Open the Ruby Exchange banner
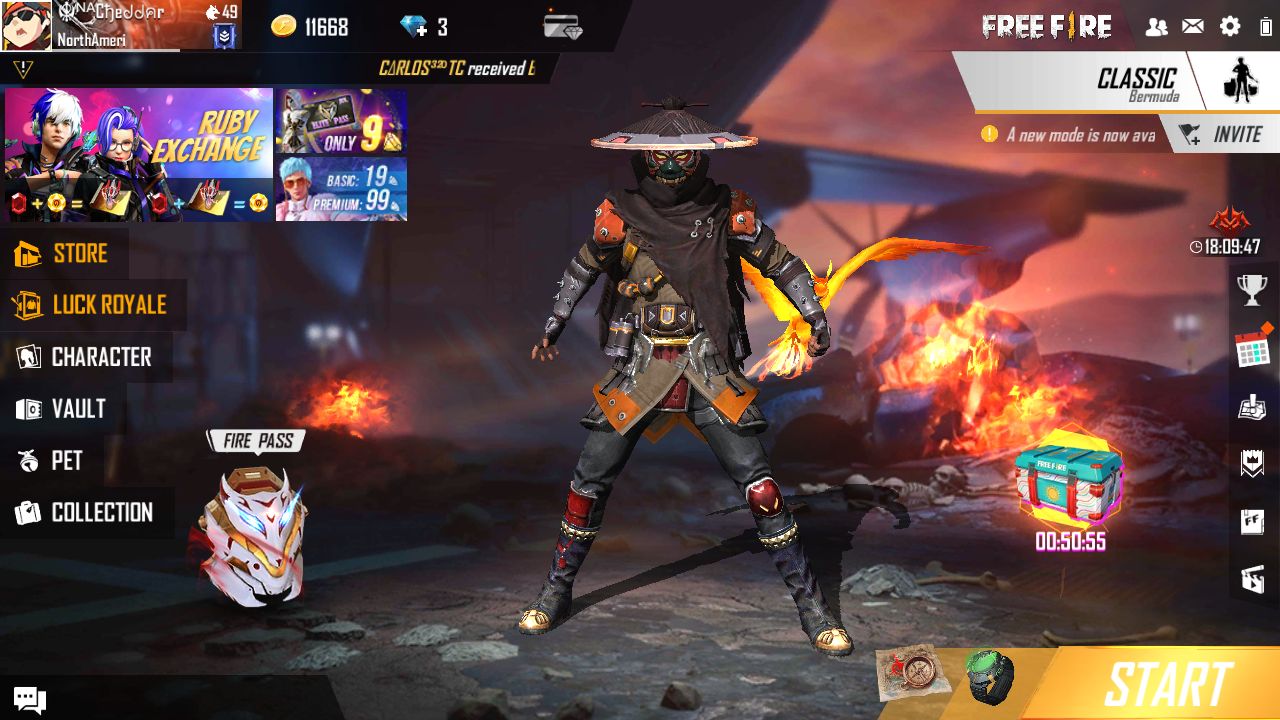This screenshot has width=1280, height=720. (138, 152)
